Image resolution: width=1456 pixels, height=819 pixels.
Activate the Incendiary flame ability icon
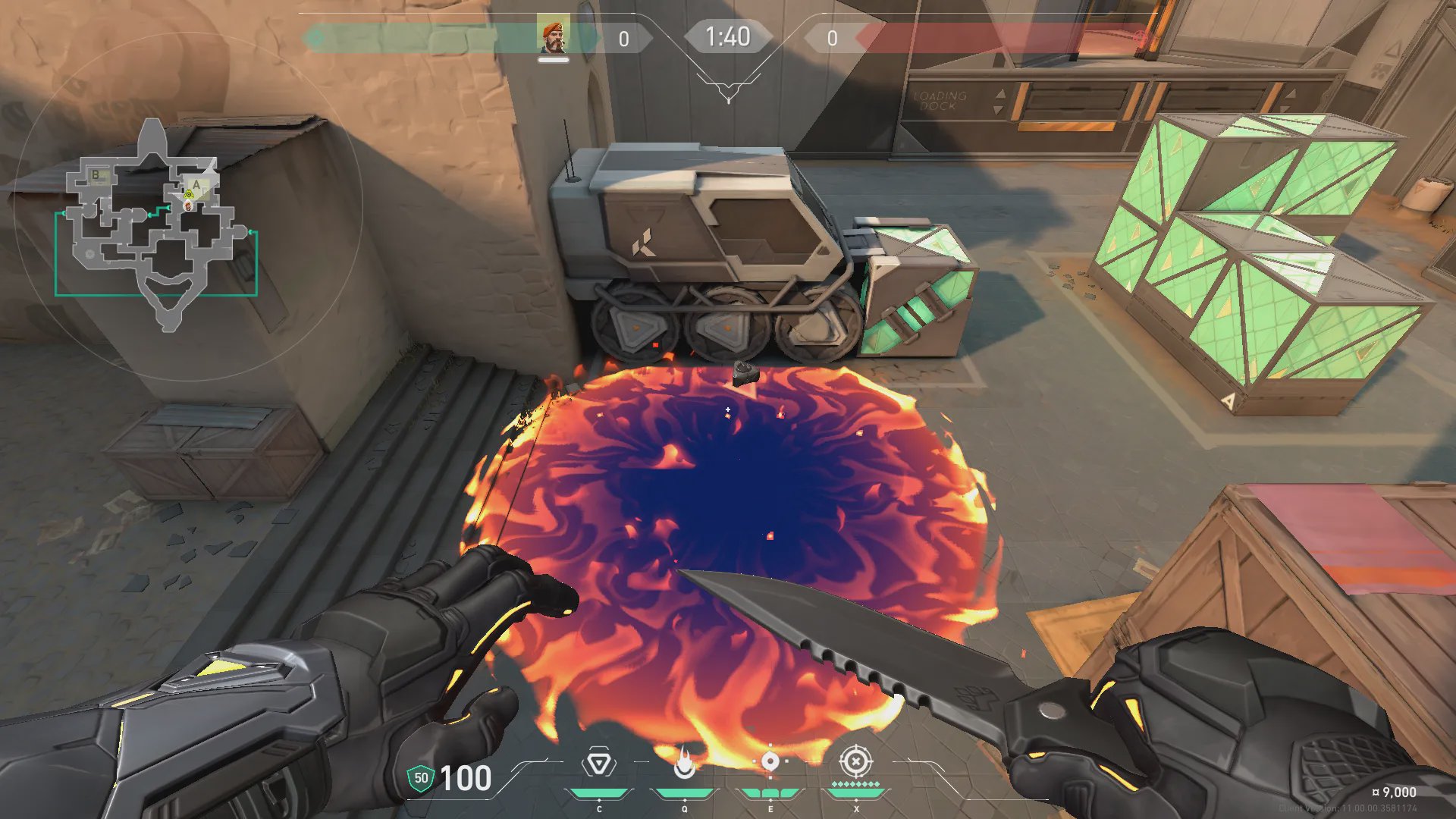(685, 763)
